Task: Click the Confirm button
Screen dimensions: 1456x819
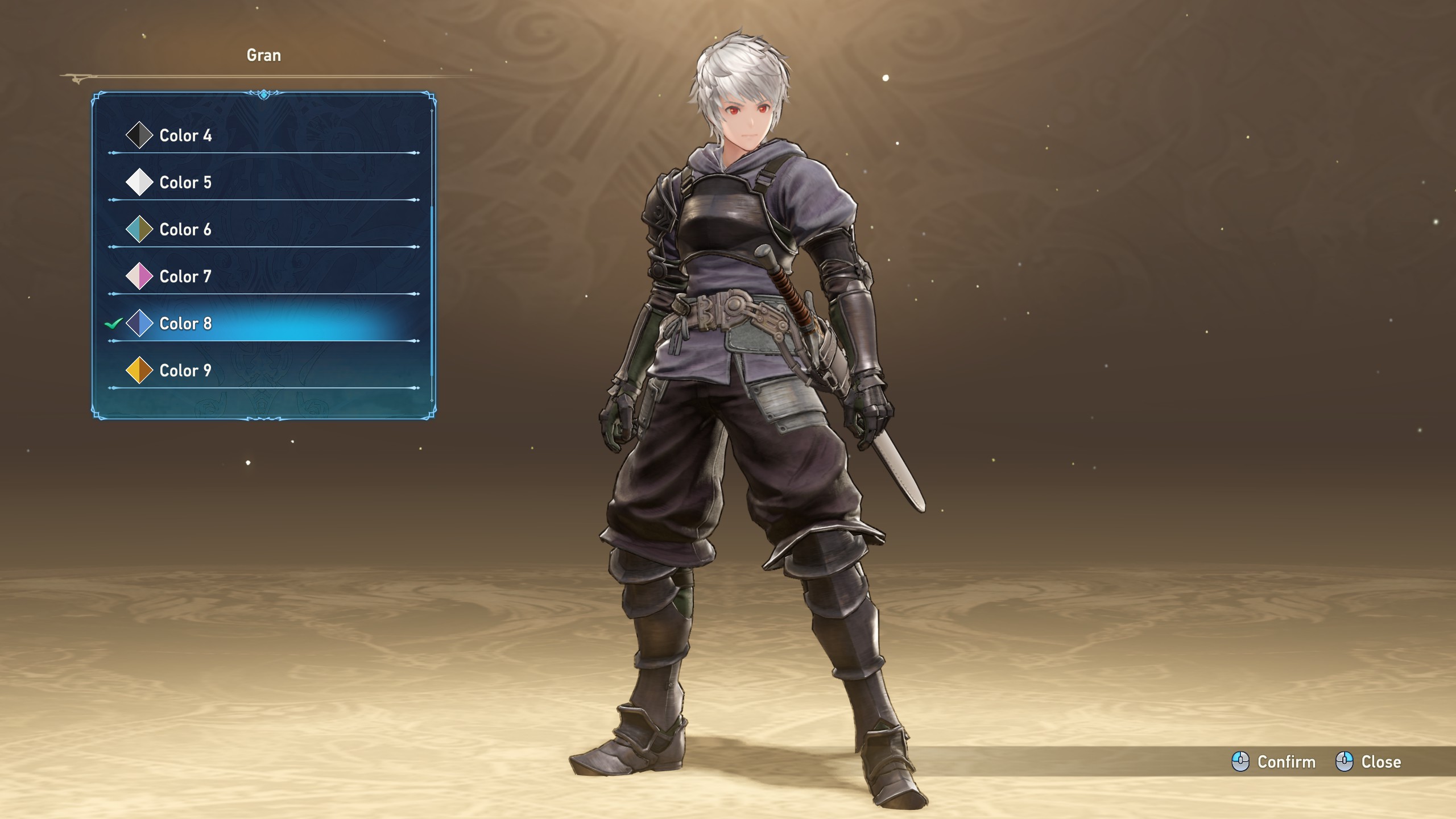Action: pyautogui.click(x=1274, y=762)
